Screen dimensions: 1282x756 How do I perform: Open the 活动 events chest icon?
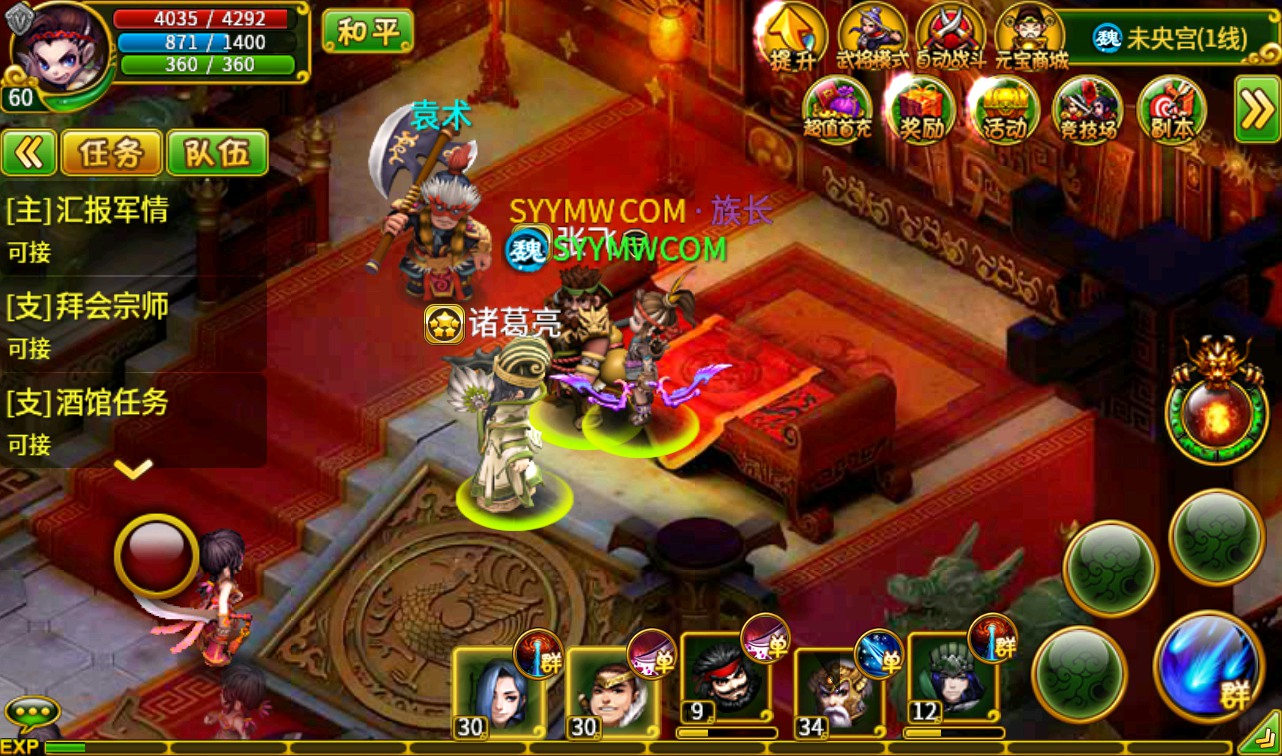pos(1003,110)
